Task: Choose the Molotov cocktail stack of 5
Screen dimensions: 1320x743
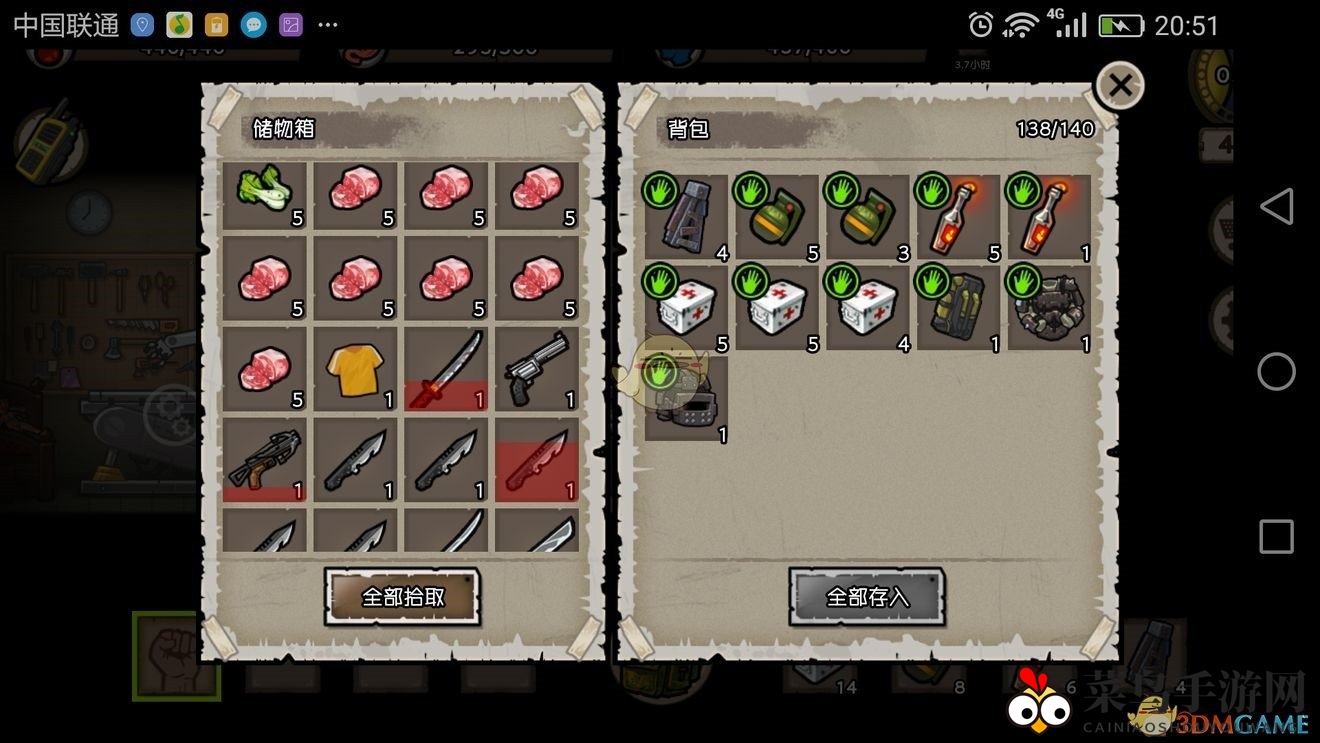Action: click(959, 218)
